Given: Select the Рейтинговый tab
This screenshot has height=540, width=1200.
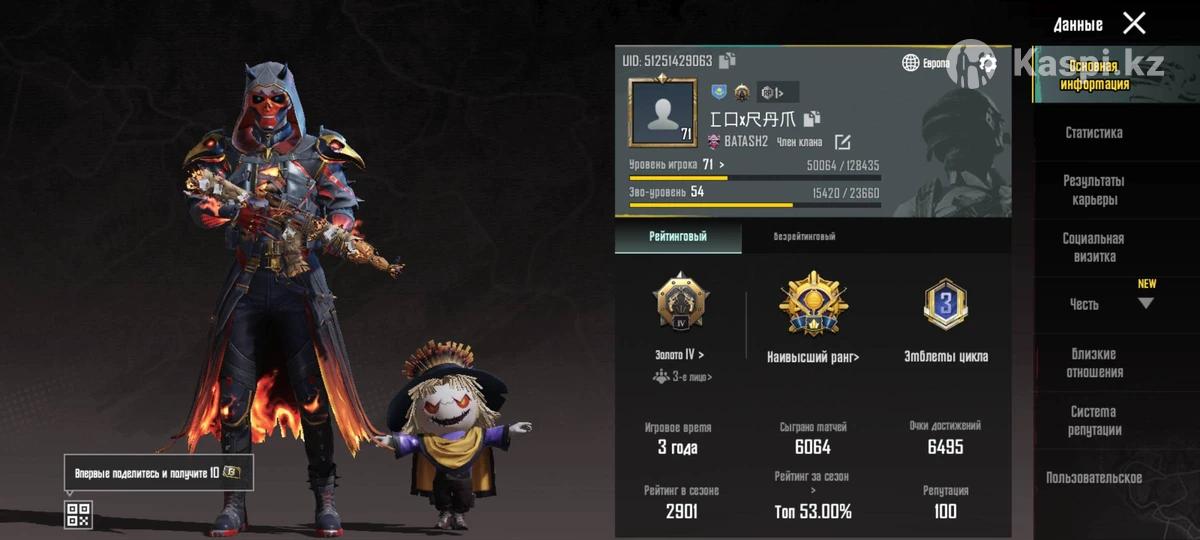Looking at the screenshot, I should point(678,237).
